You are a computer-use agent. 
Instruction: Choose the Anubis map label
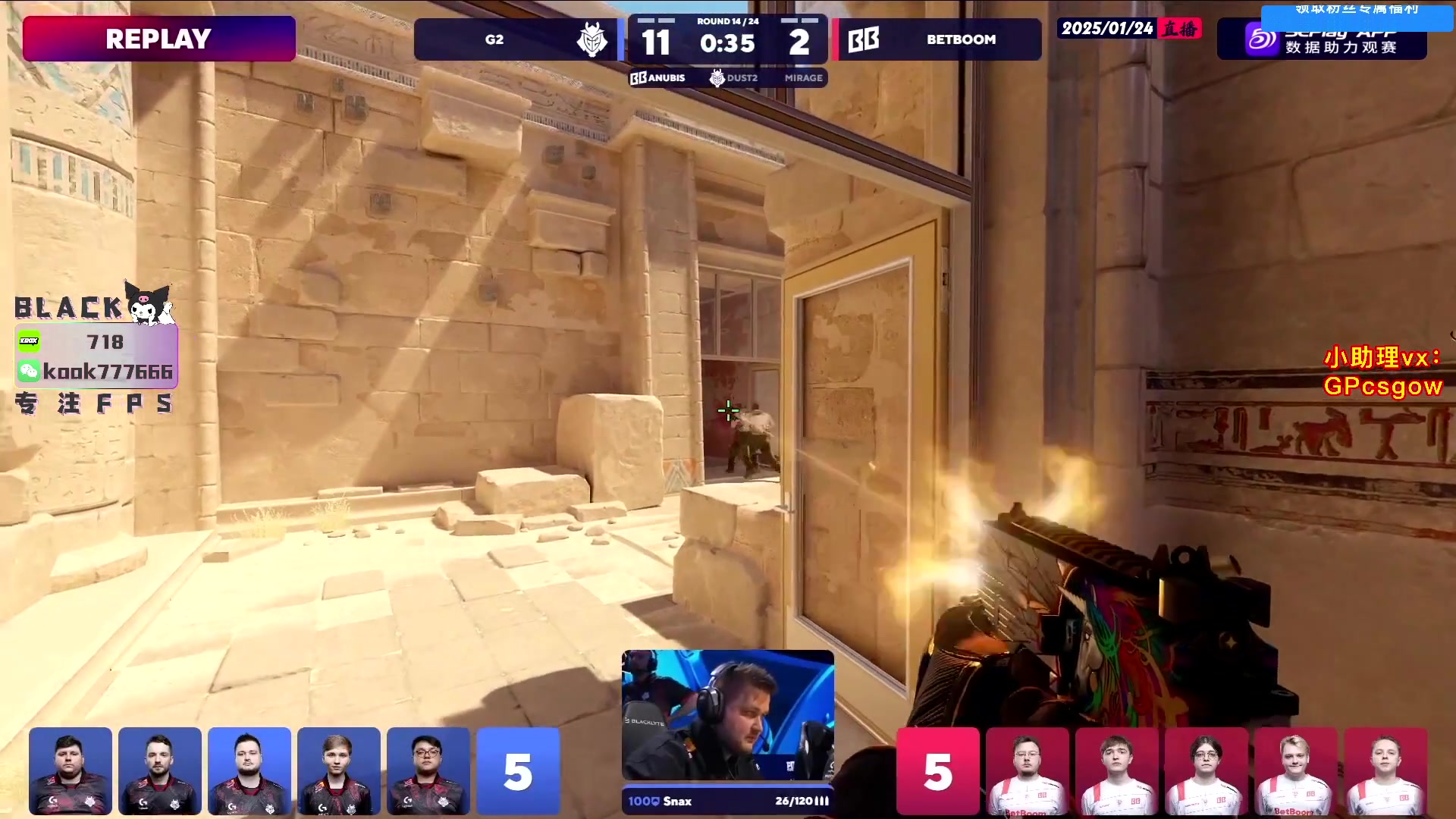click(x=658, y=78)
